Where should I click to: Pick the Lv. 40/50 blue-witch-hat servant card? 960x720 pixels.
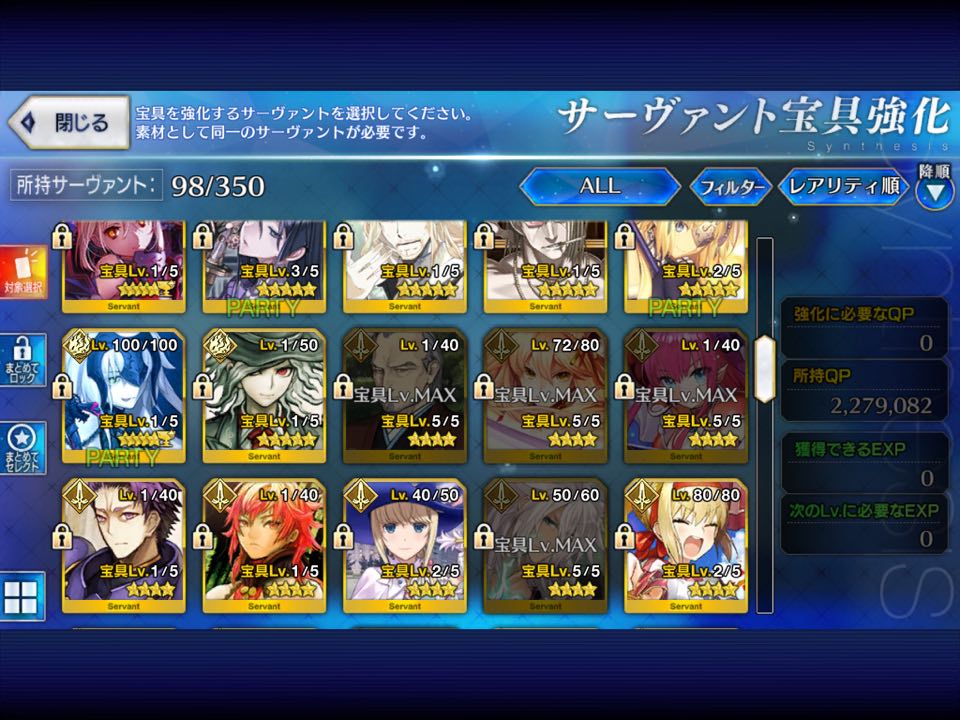pos(404,545)
